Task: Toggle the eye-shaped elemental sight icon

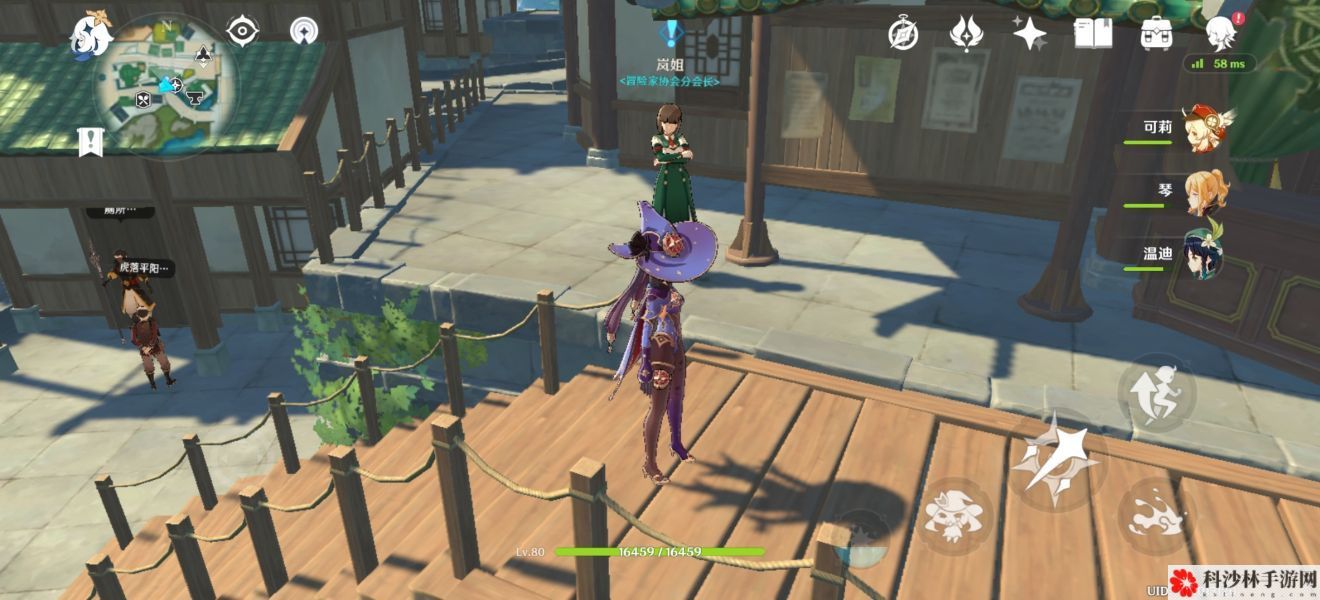Action: click(x=243, y=32)
